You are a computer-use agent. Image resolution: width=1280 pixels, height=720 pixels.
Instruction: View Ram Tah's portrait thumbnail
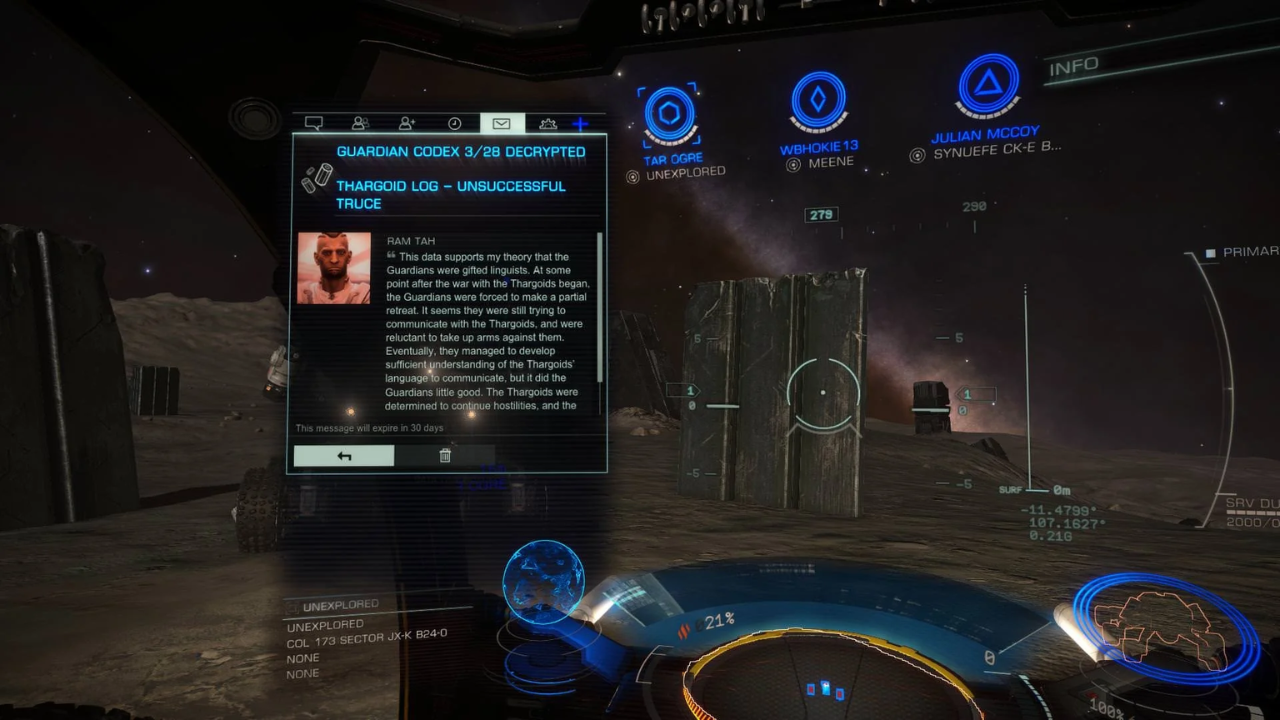[334, 268]
